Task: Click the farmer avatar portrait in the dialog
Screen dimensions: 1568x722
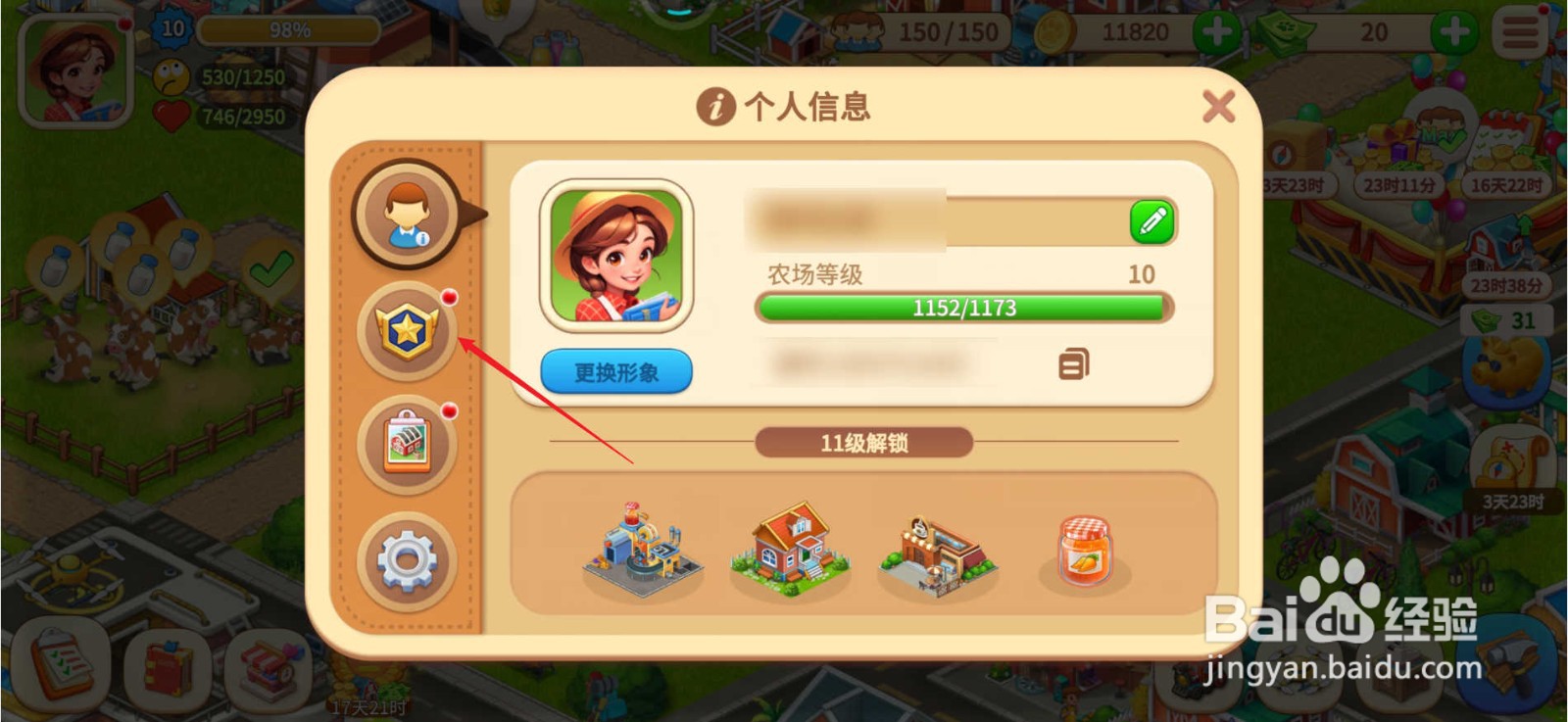Action: tap(614, 257)
